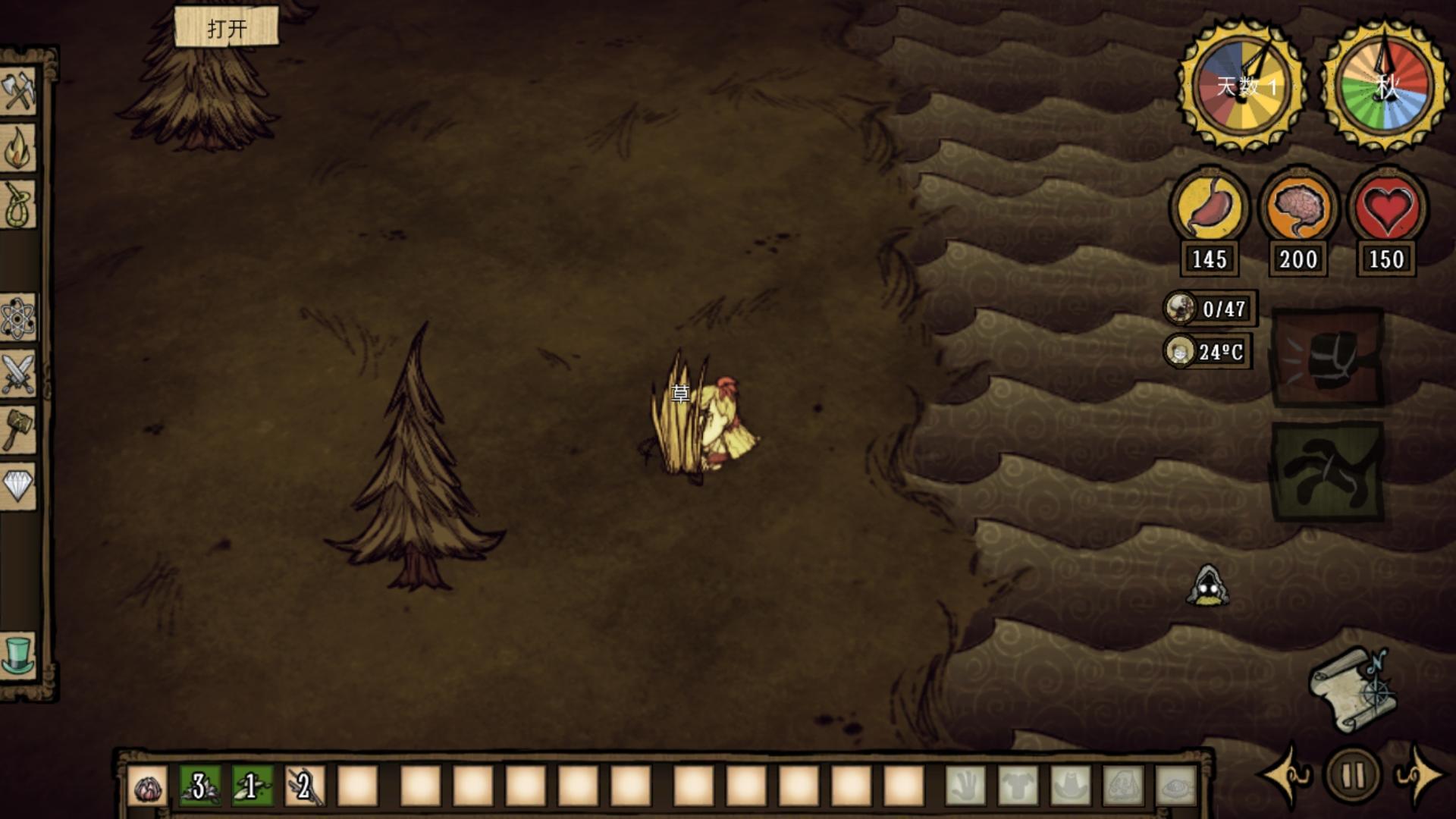Select the green inventory stack of three
1456x819 pixels.
point(200,787)
